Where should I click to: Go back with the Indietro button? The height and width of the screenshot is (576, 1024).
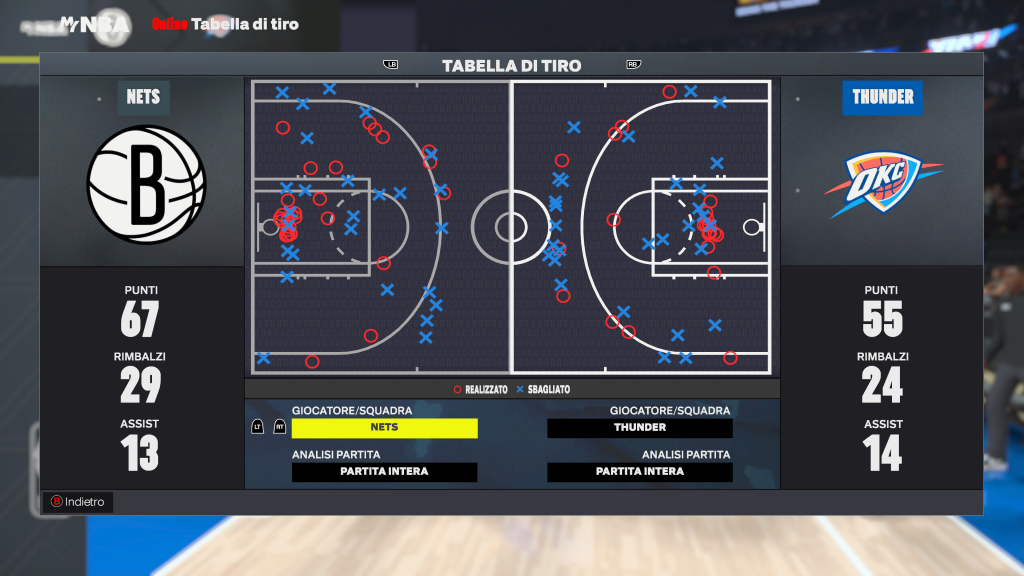coord(78,502)
